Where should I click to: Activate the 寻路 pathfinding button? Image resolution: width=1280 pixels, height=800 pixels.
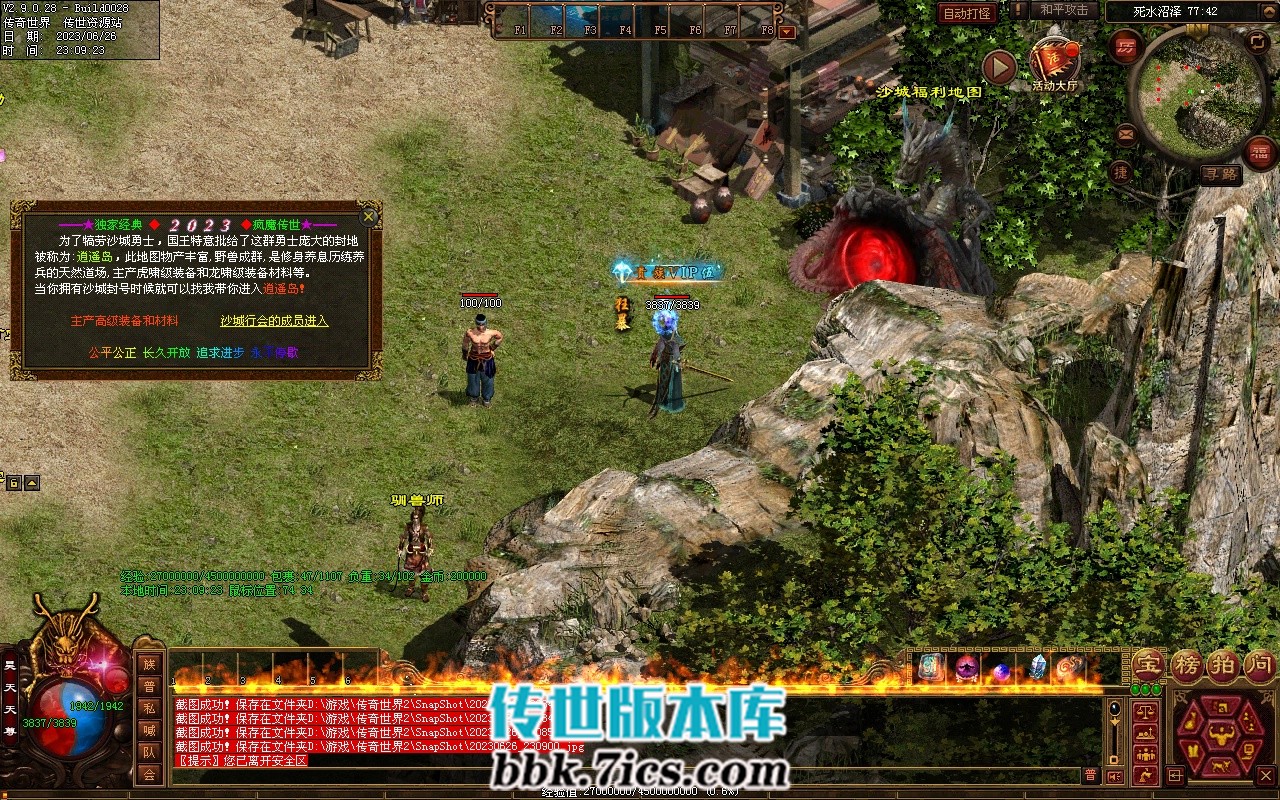[1221, 175]
